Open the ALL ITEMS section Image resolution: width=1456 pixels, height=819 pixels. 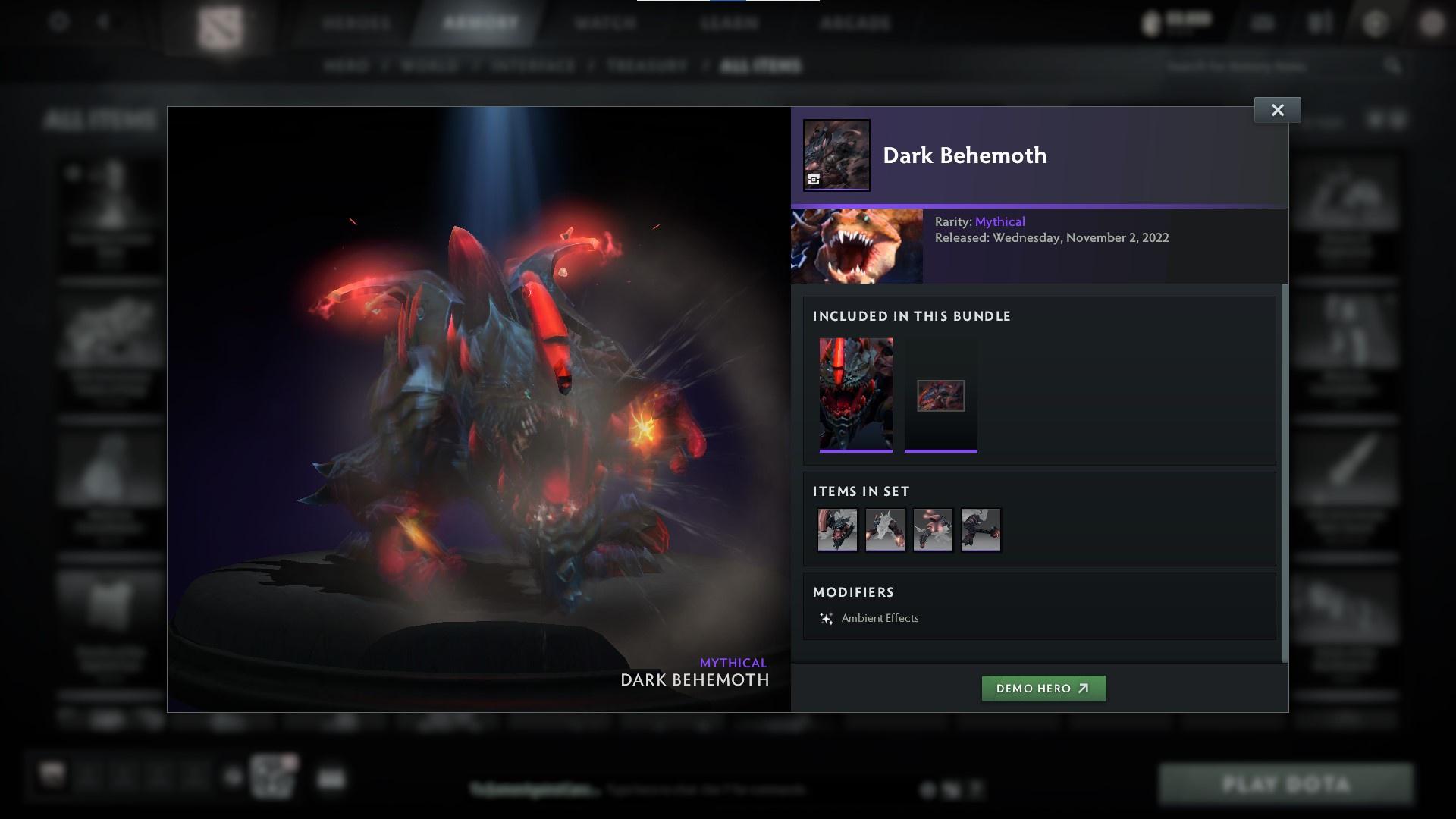coord(761,66)
